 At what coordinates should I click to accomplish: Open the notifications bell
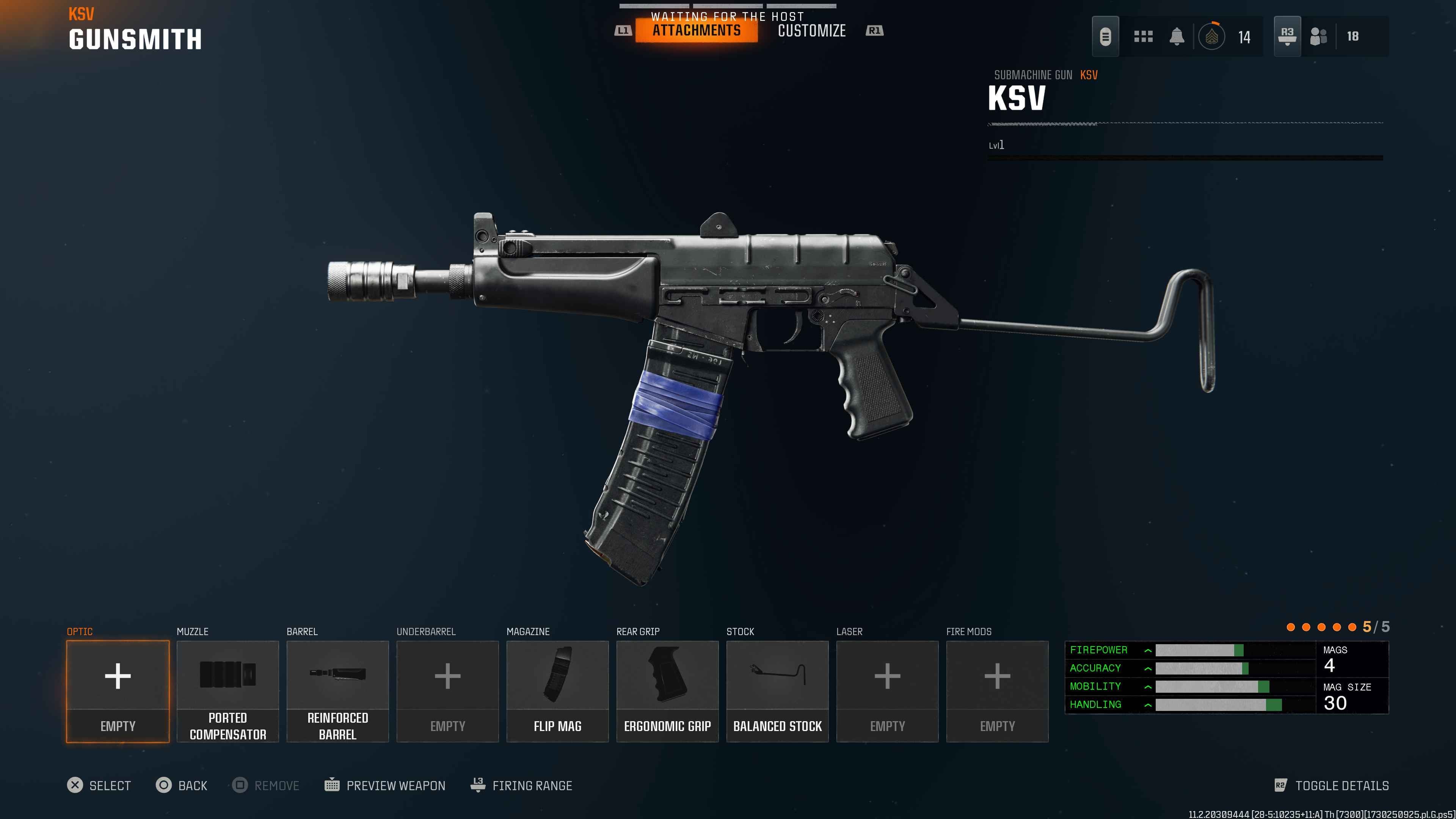1177,37
